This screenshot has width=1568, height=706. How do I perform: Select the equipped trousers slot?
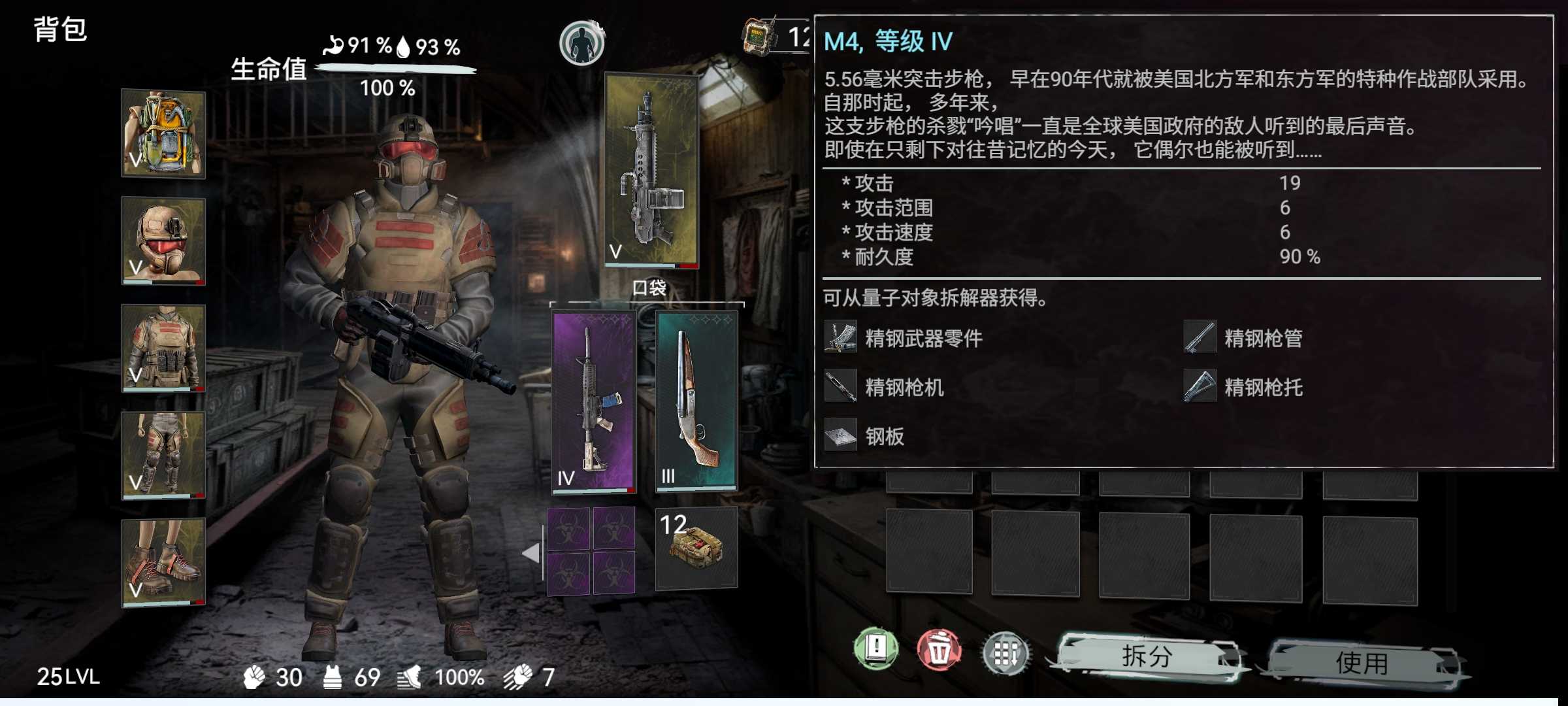(x=163, y=455)
